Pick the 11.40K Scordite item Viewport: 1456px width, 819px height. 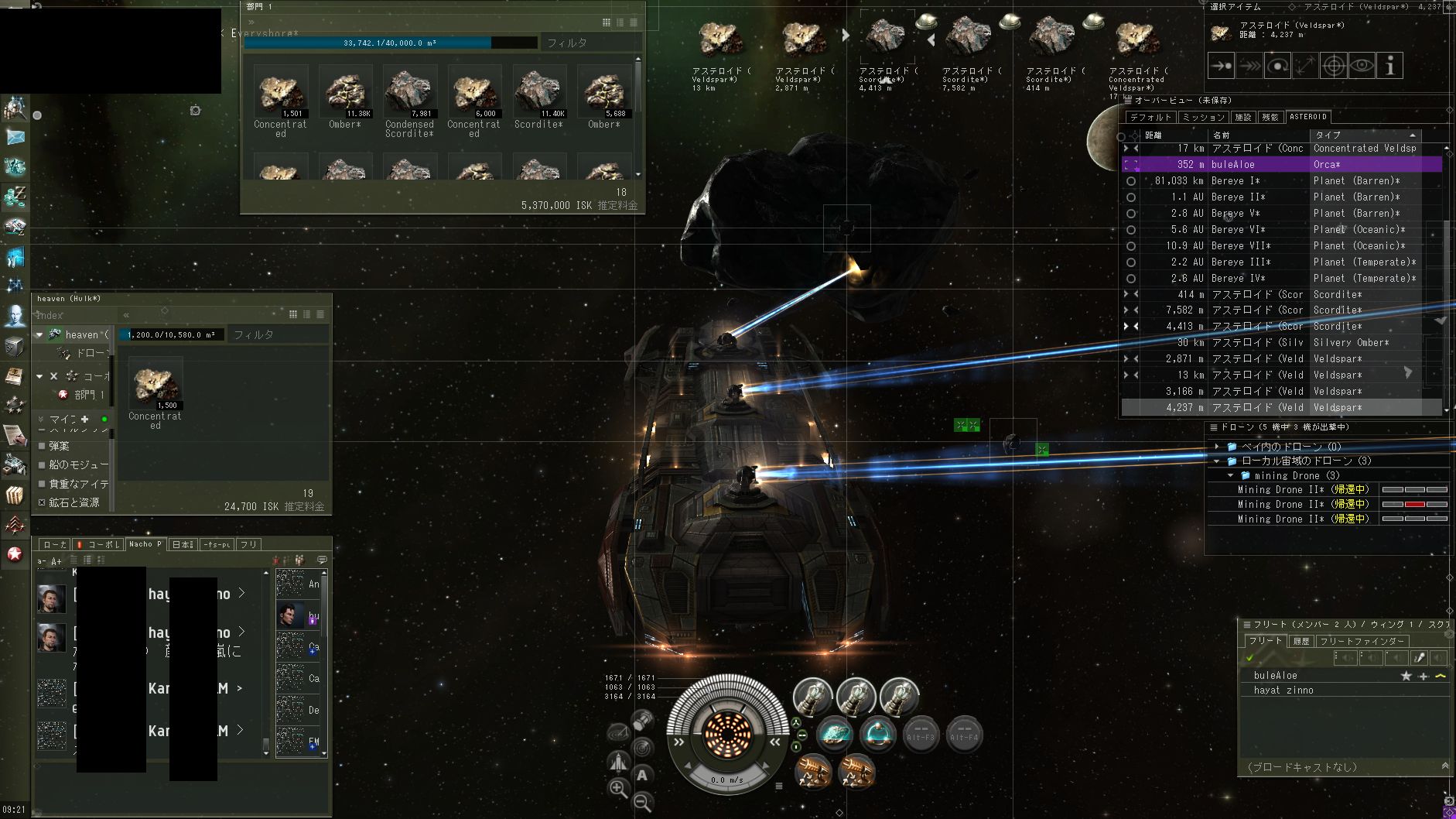[x=539, y=101]
